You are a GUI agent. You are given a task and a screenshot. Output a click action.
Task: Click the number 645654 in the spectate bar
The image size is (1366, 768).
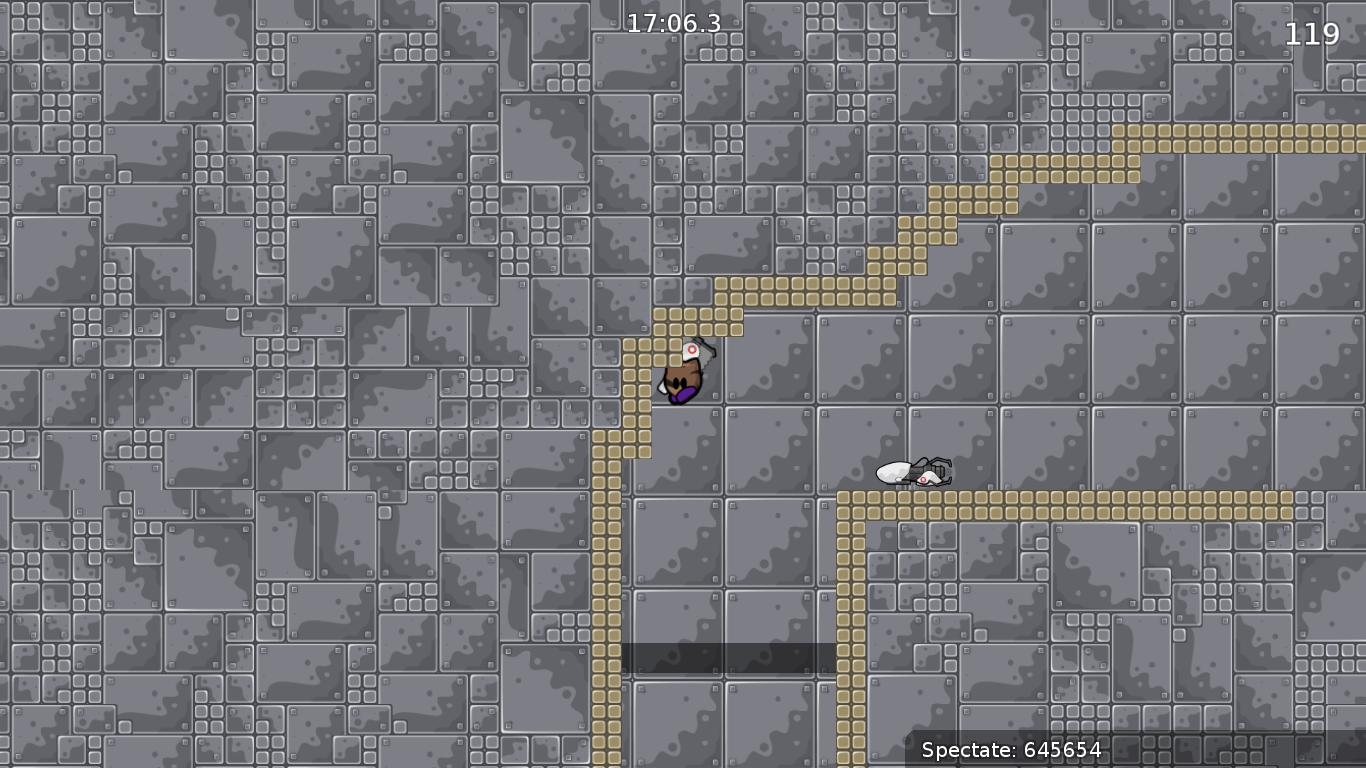point(1063,751)
